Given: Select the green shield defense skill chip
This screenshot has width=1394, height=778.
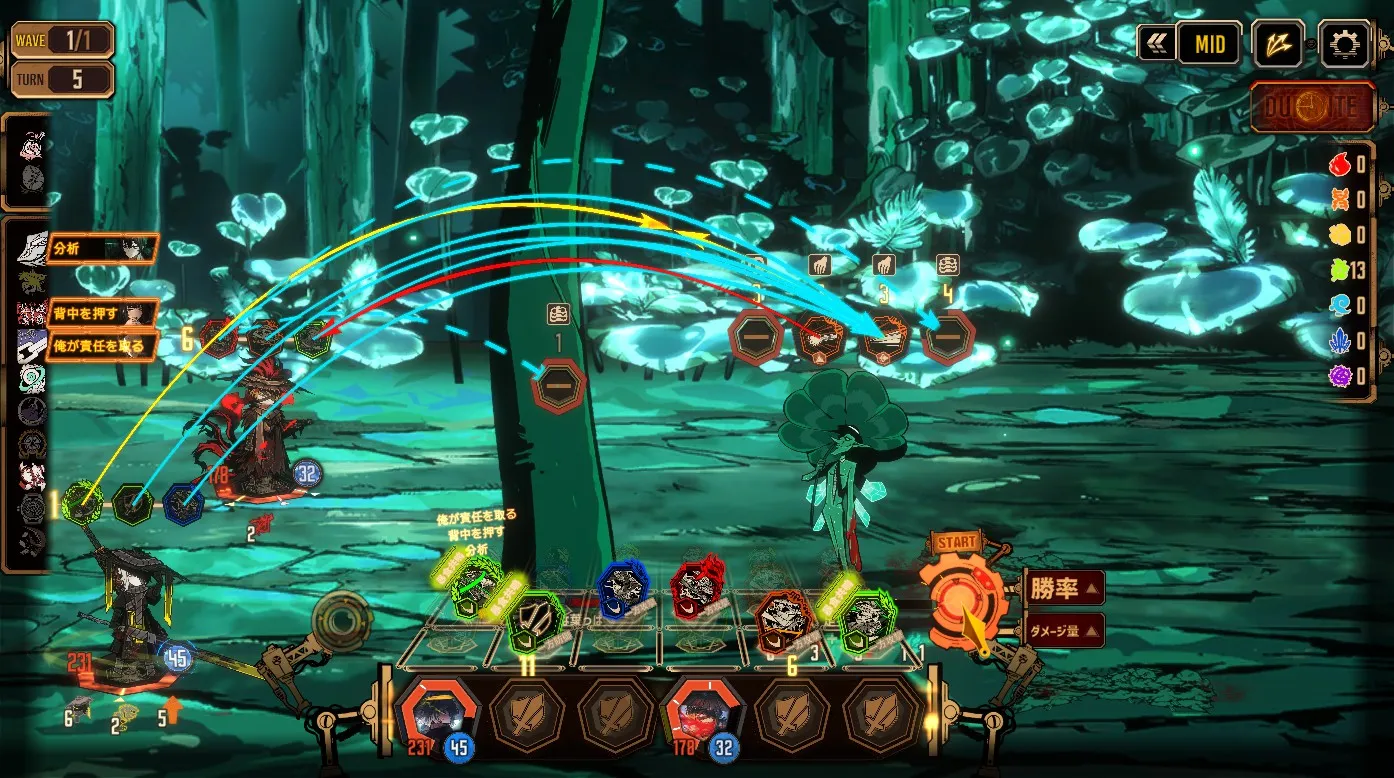Looking at the screenshot, I should click(535, 621).
